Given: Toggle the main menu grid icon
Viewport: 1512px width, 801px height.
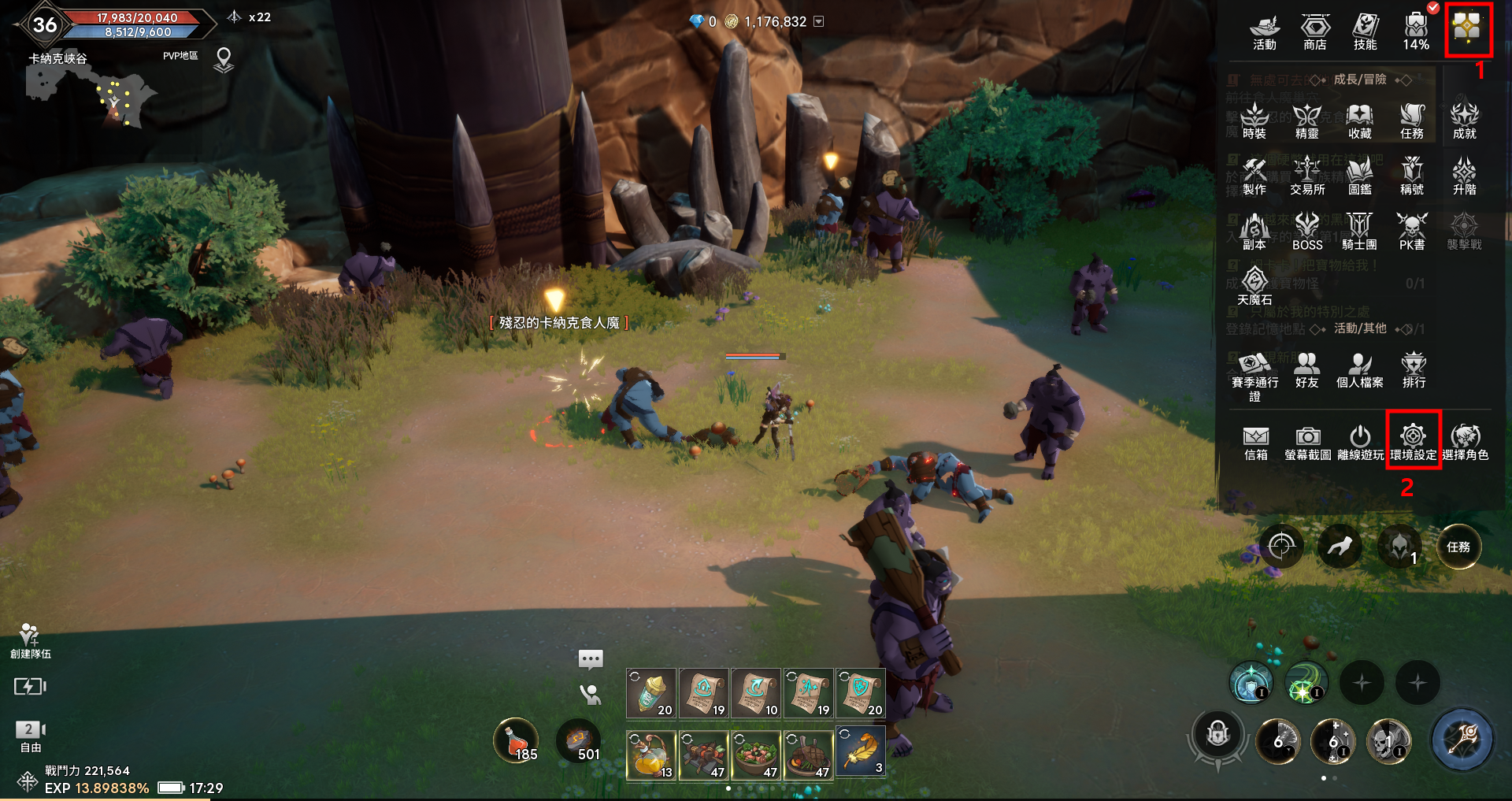Looking at the screenshot, I should 1468,29.
